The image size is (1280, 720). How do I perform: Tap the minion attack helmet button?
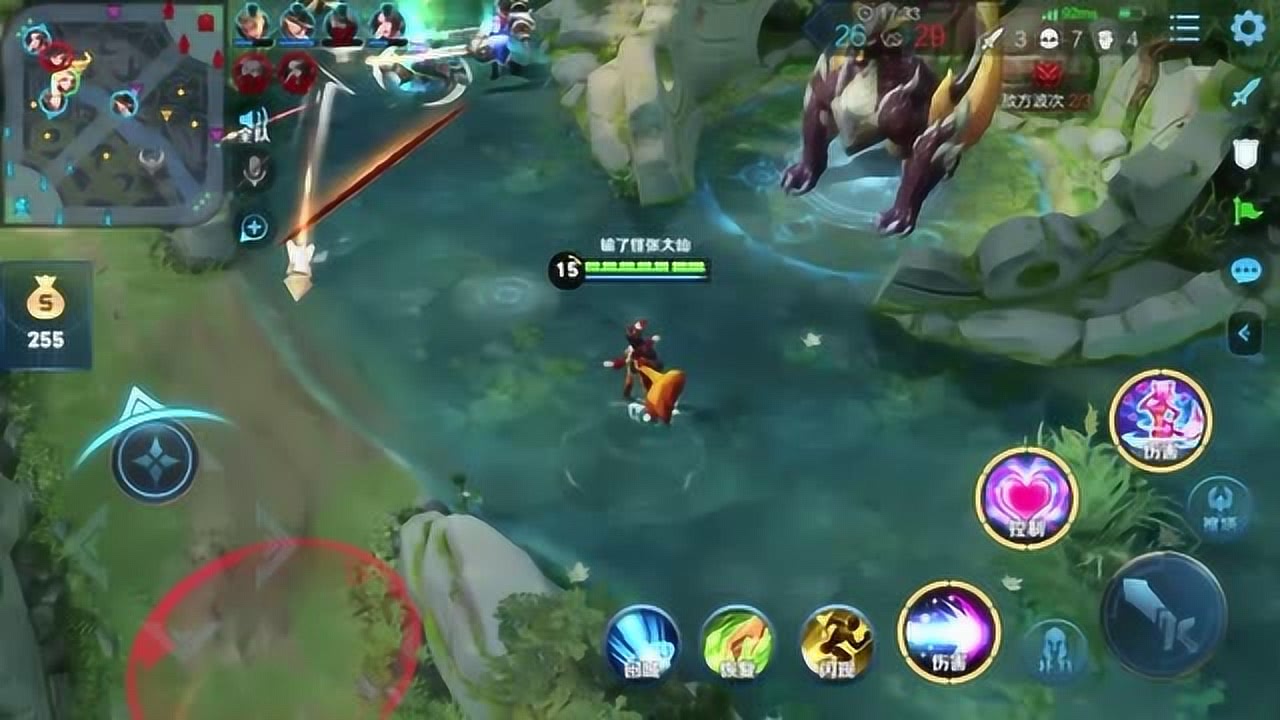1056,651
